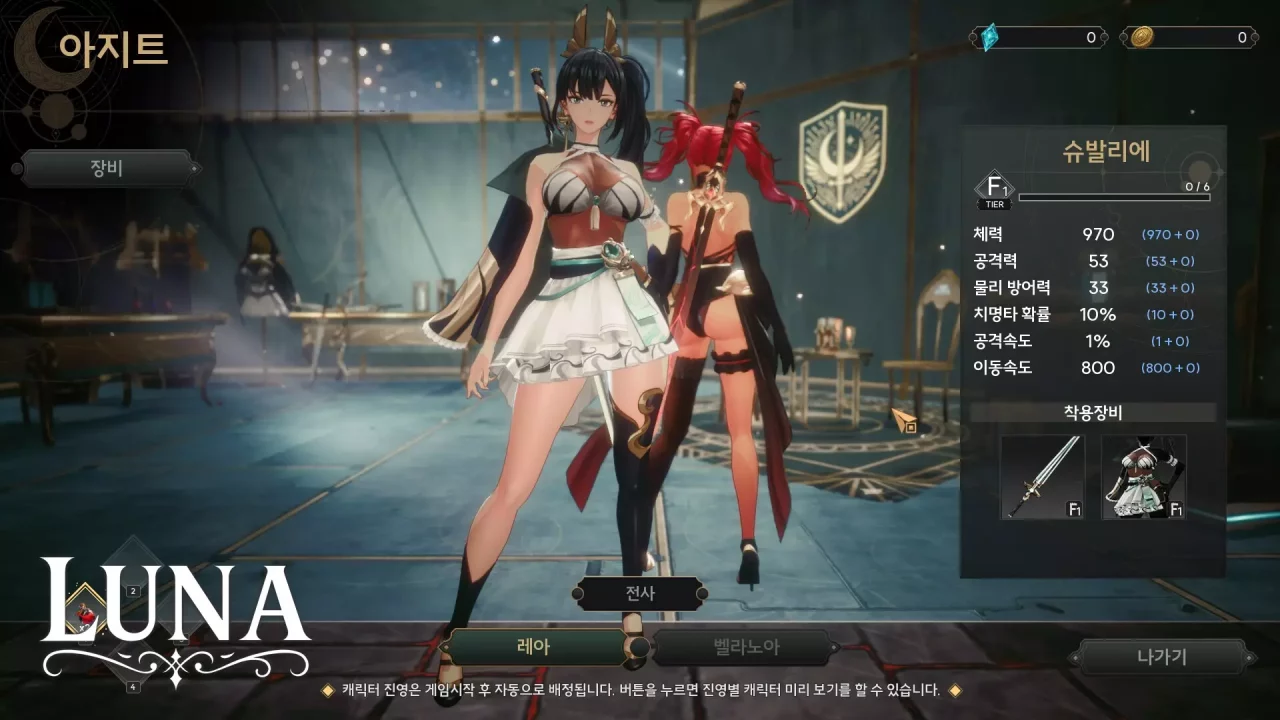Select the 전사 class tab
Image resolution: width=1280 pixels, height=720 pixels.
(641, 592)
